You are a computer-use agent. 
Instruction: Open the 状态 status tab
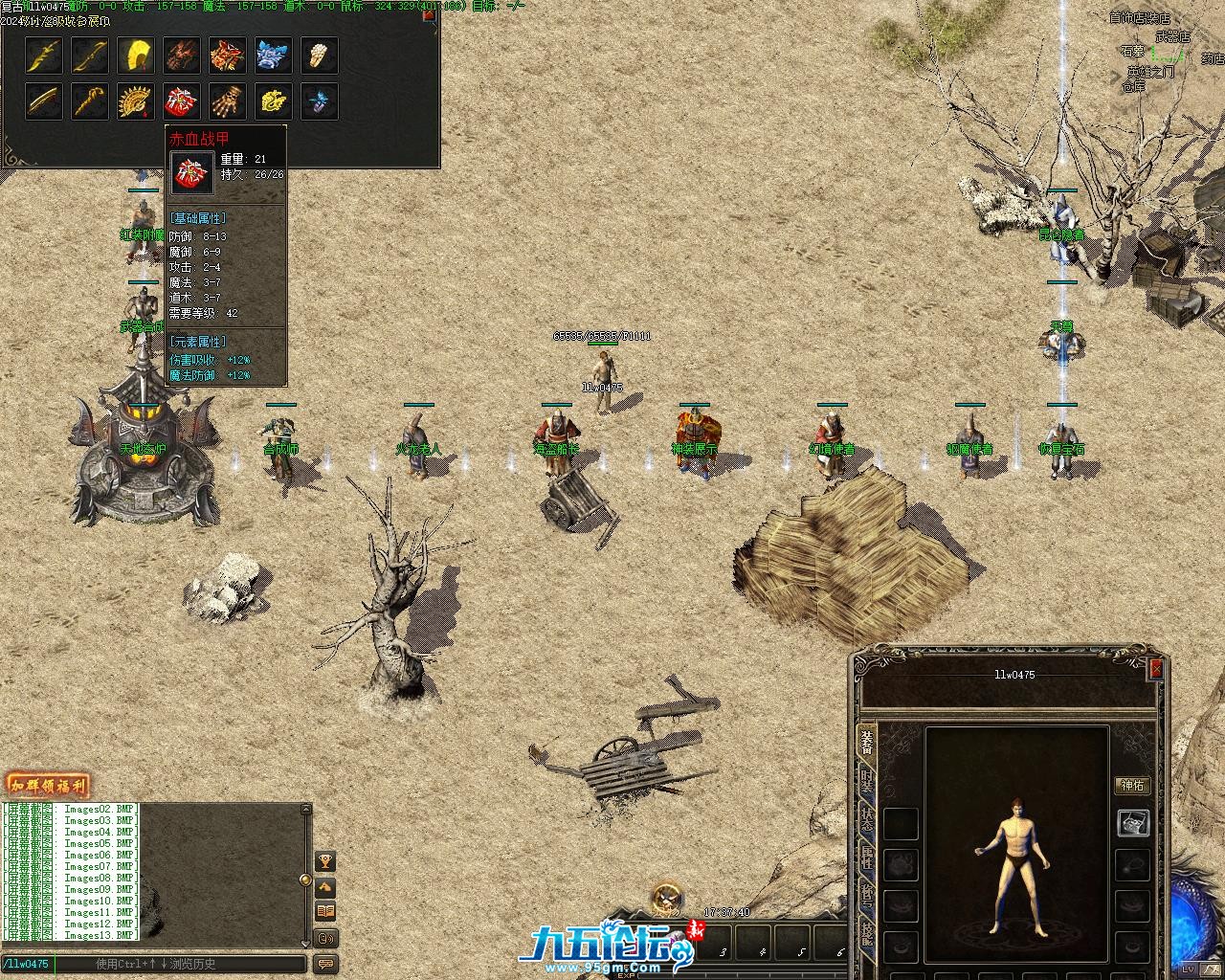point(866,819)
